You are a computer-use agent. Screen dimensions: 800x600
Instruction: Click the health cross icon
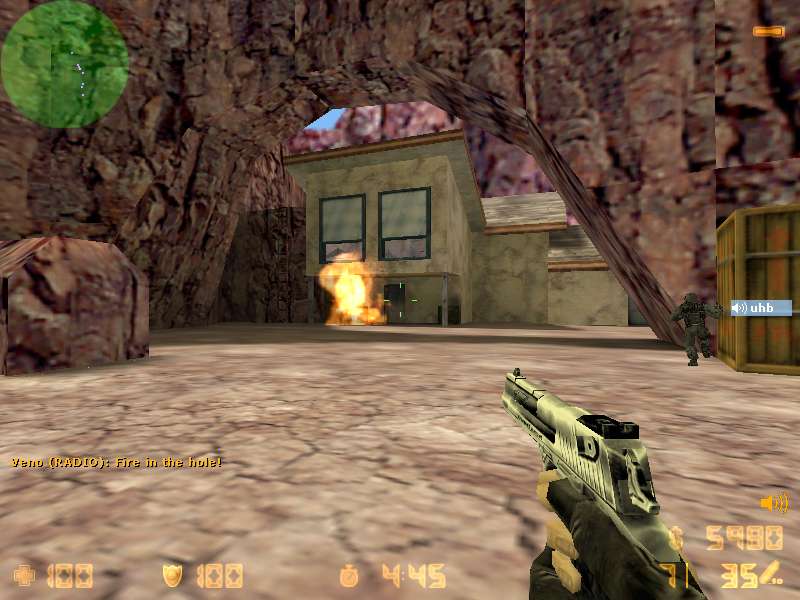24,576
